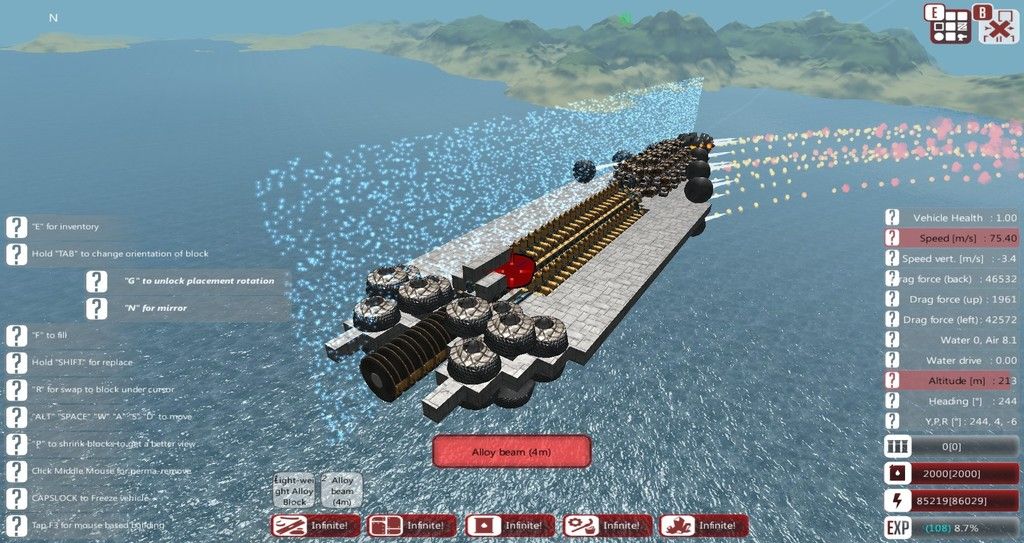Click the red Alloy beam (4m) selected-block label
Image resolution: width=1024 pixels, height=543 pixels.
point(511,452)
